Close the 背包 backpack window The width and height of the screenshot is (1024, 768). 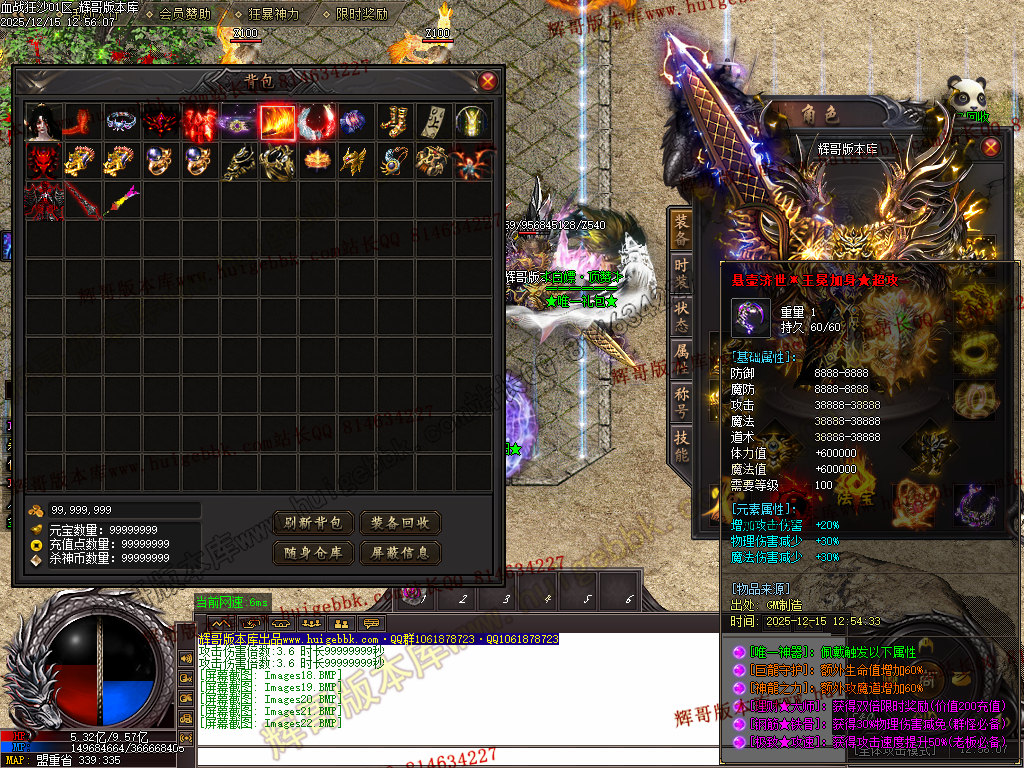point(487,81)
